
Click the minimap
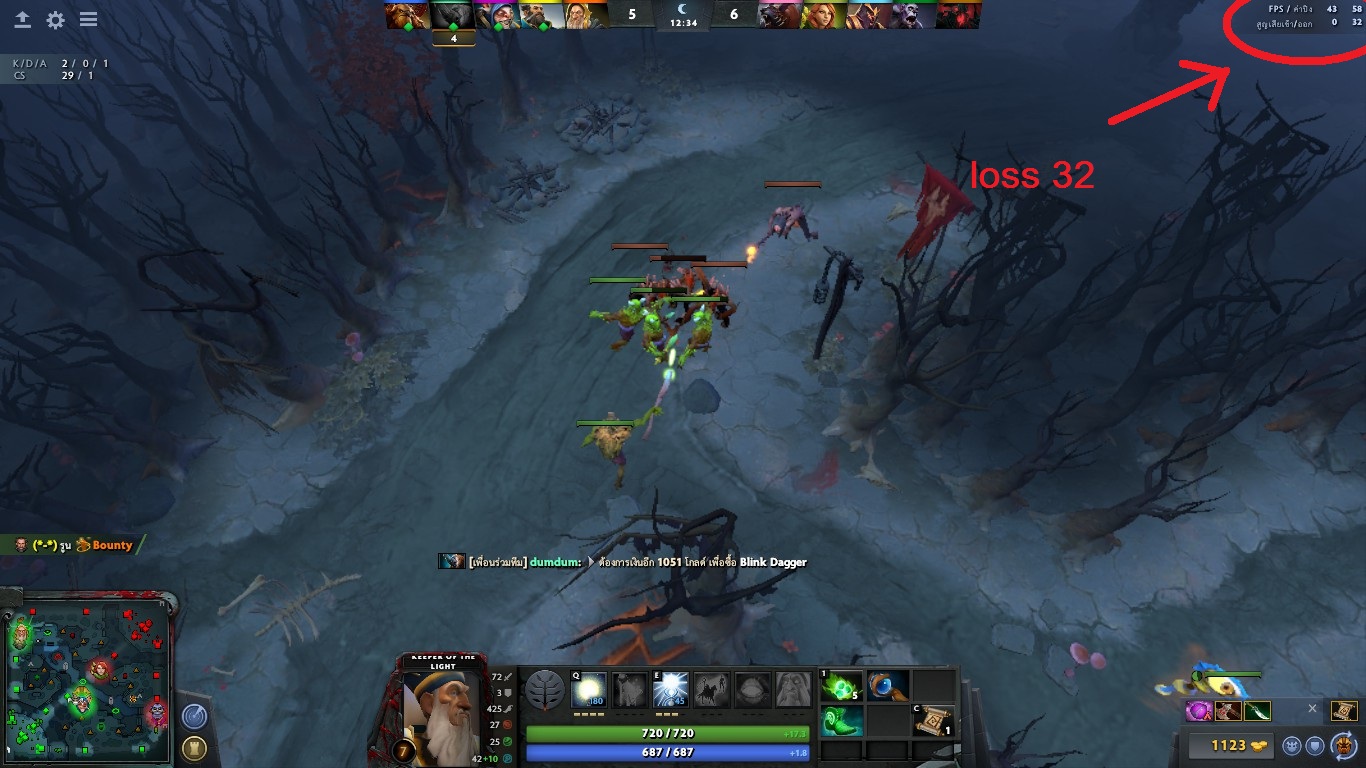(x=88, y=674)
